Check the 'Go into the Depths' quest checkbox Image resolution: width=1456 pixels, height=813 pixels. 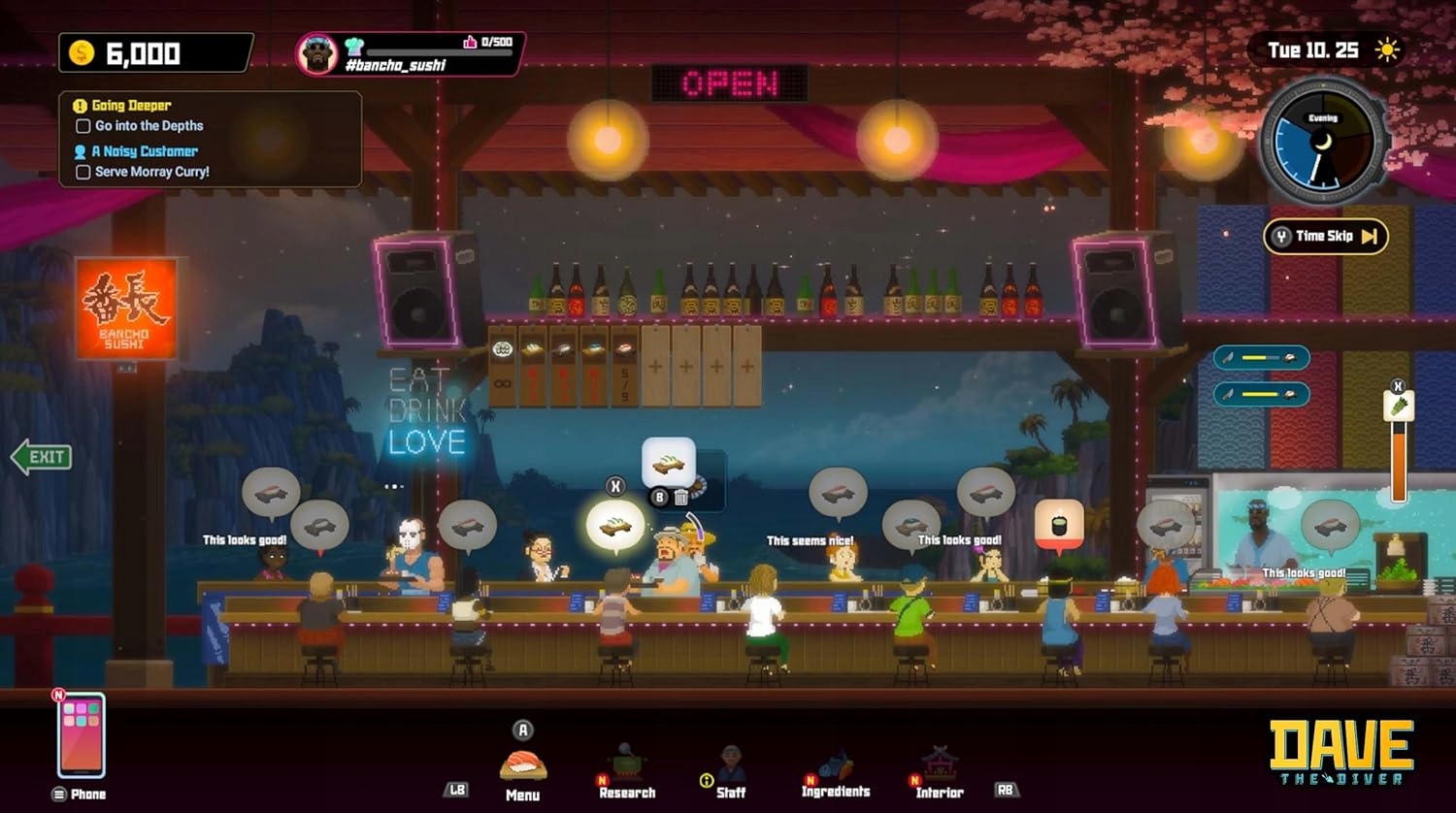(x=83, y=125)
